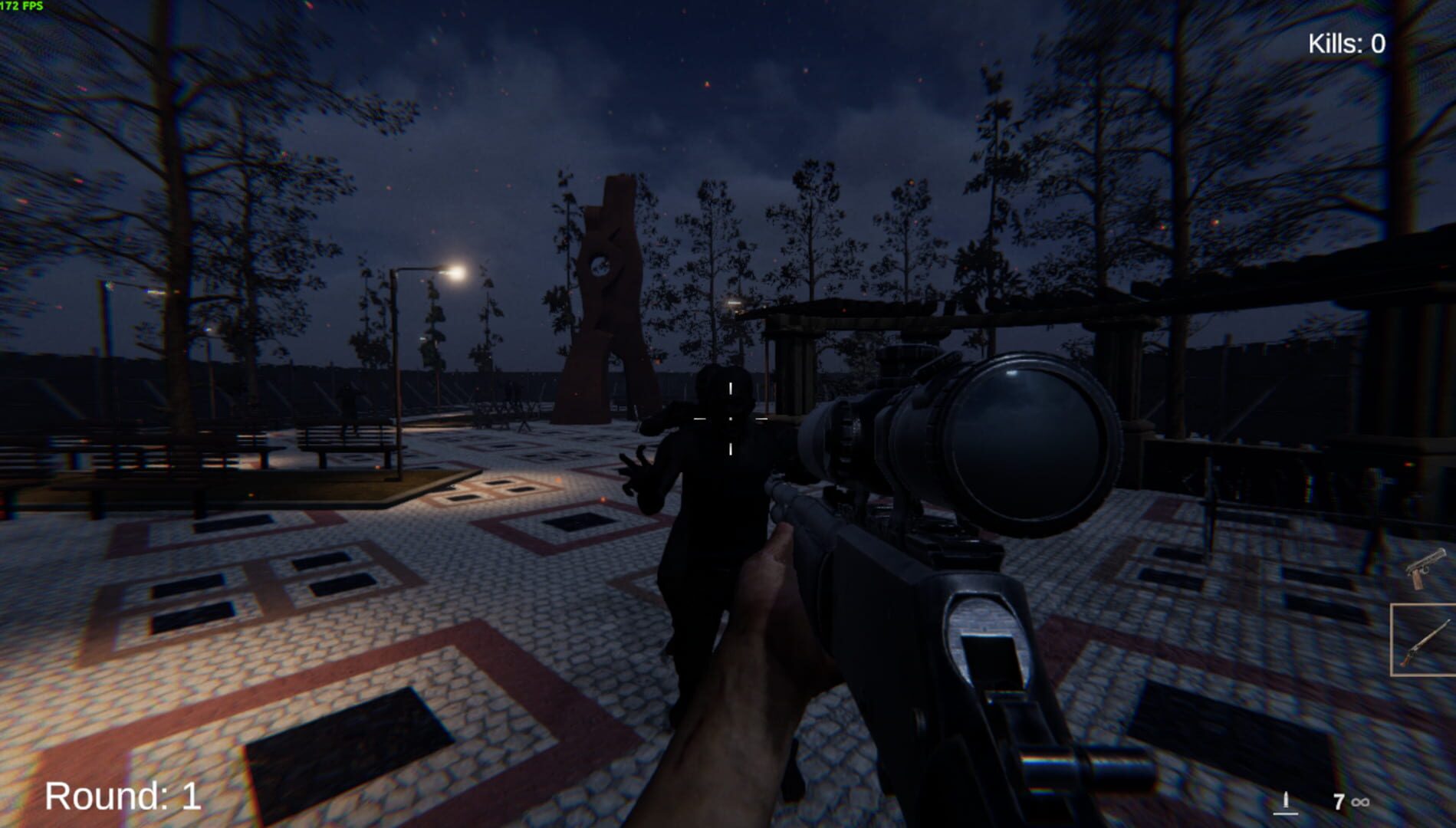
Task: Click the player's hand gripping the rifle
Action: [x=767, y=598]
